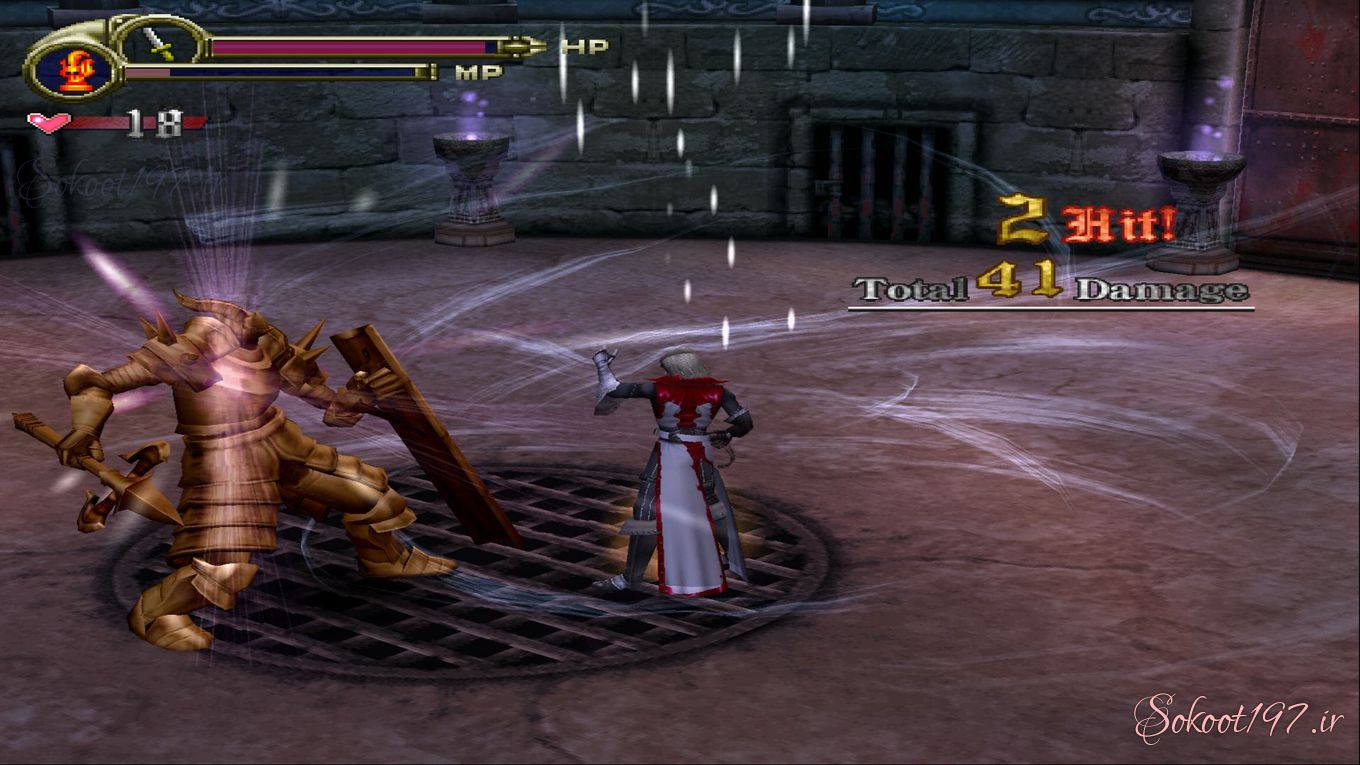Click the red orb relic icon
1360x765 pixels.
tap(75, 70)
